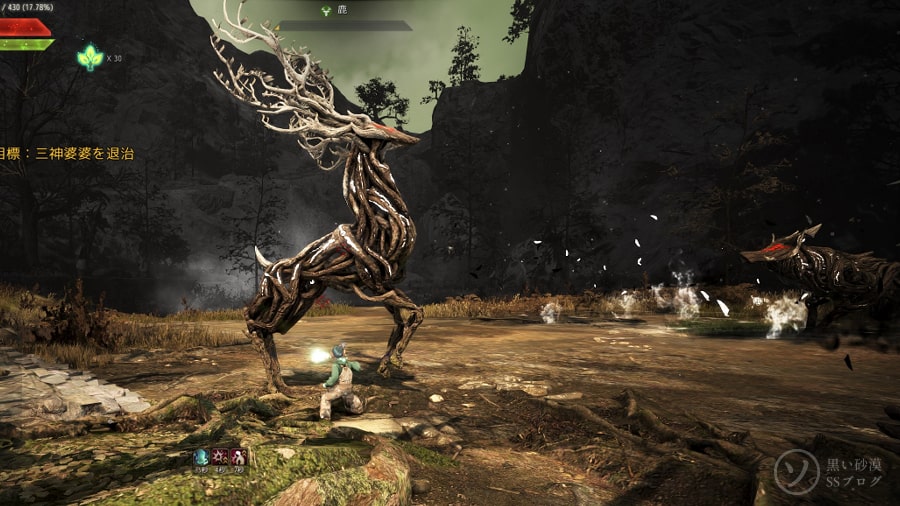Select the glowing green leaf item icon
Image resolution: width=900 pixels, height=506 pixels.
(x=89, y=57)
